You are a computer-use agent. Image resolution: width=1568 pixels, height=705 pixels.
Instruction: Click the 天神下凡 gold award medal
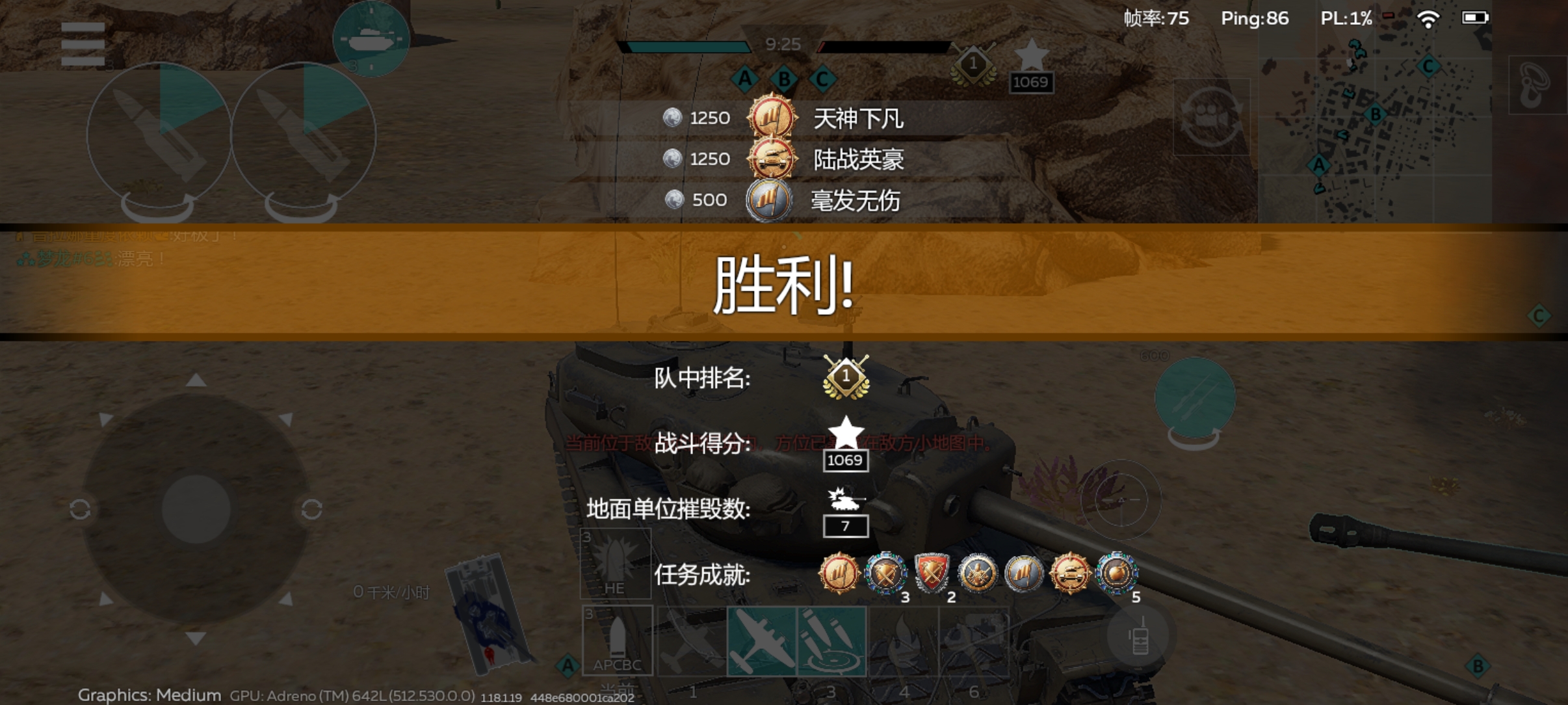click(769, 118)
